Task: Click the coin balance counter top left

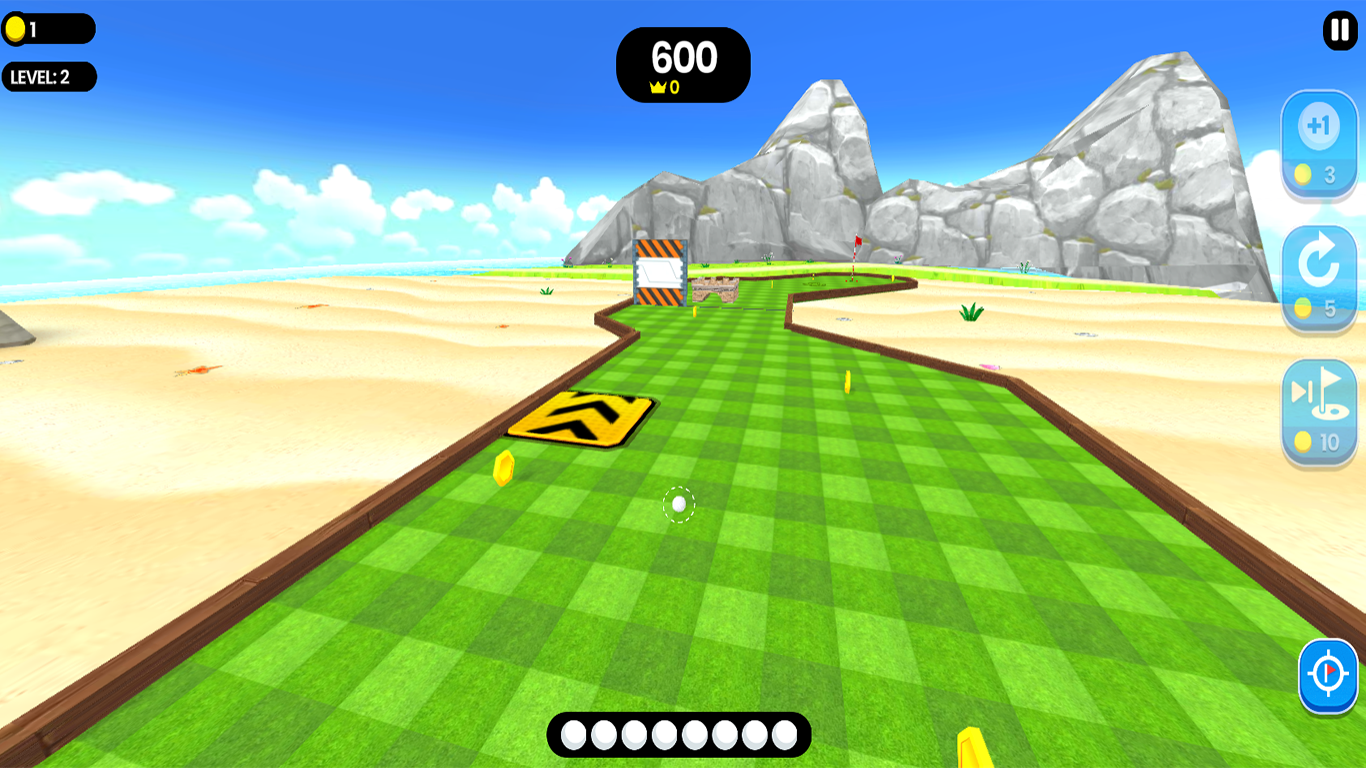Action: [49, 28]
